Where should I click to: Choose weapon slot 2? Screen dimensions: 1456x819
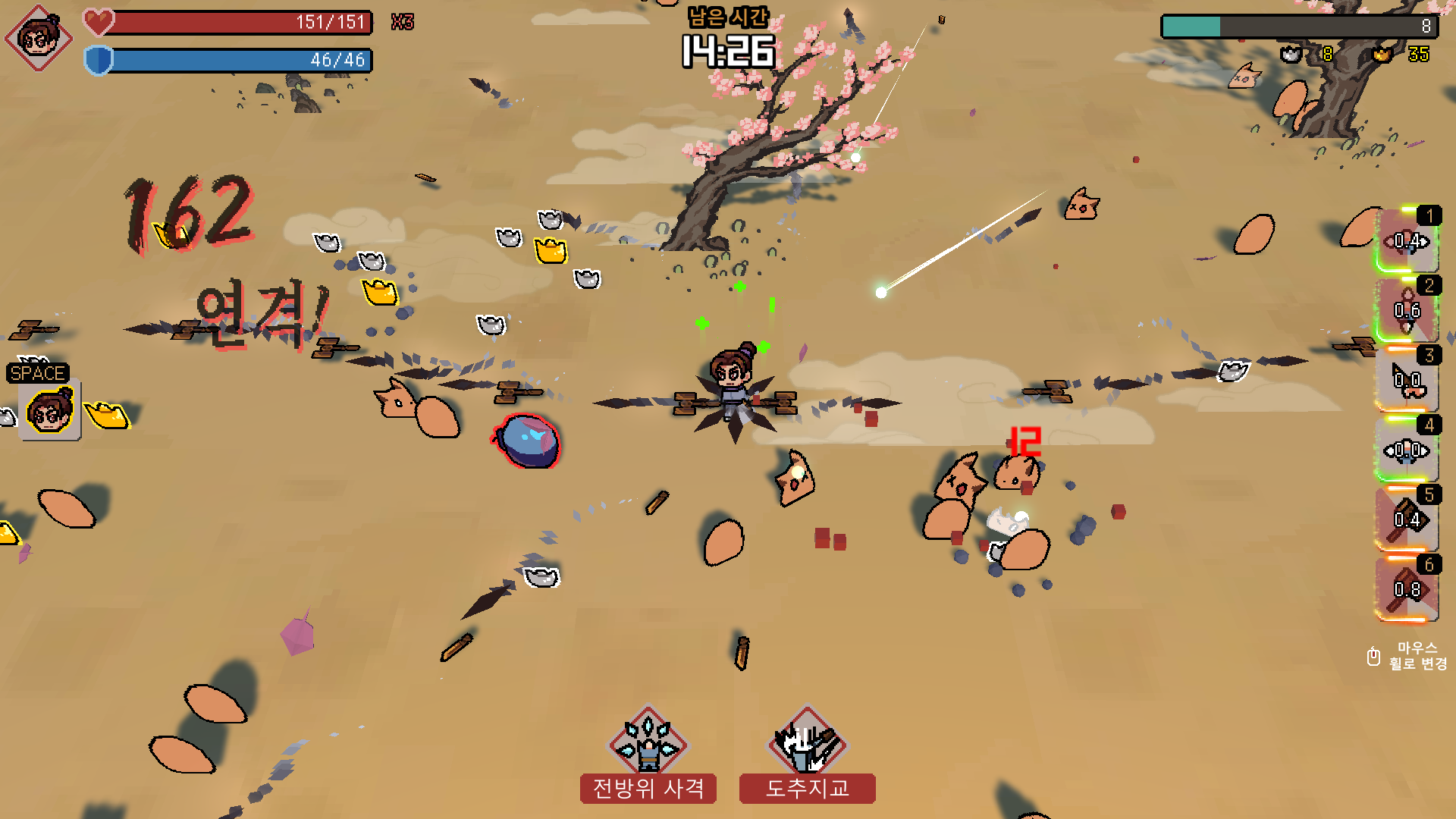(x=1407, y=310)
